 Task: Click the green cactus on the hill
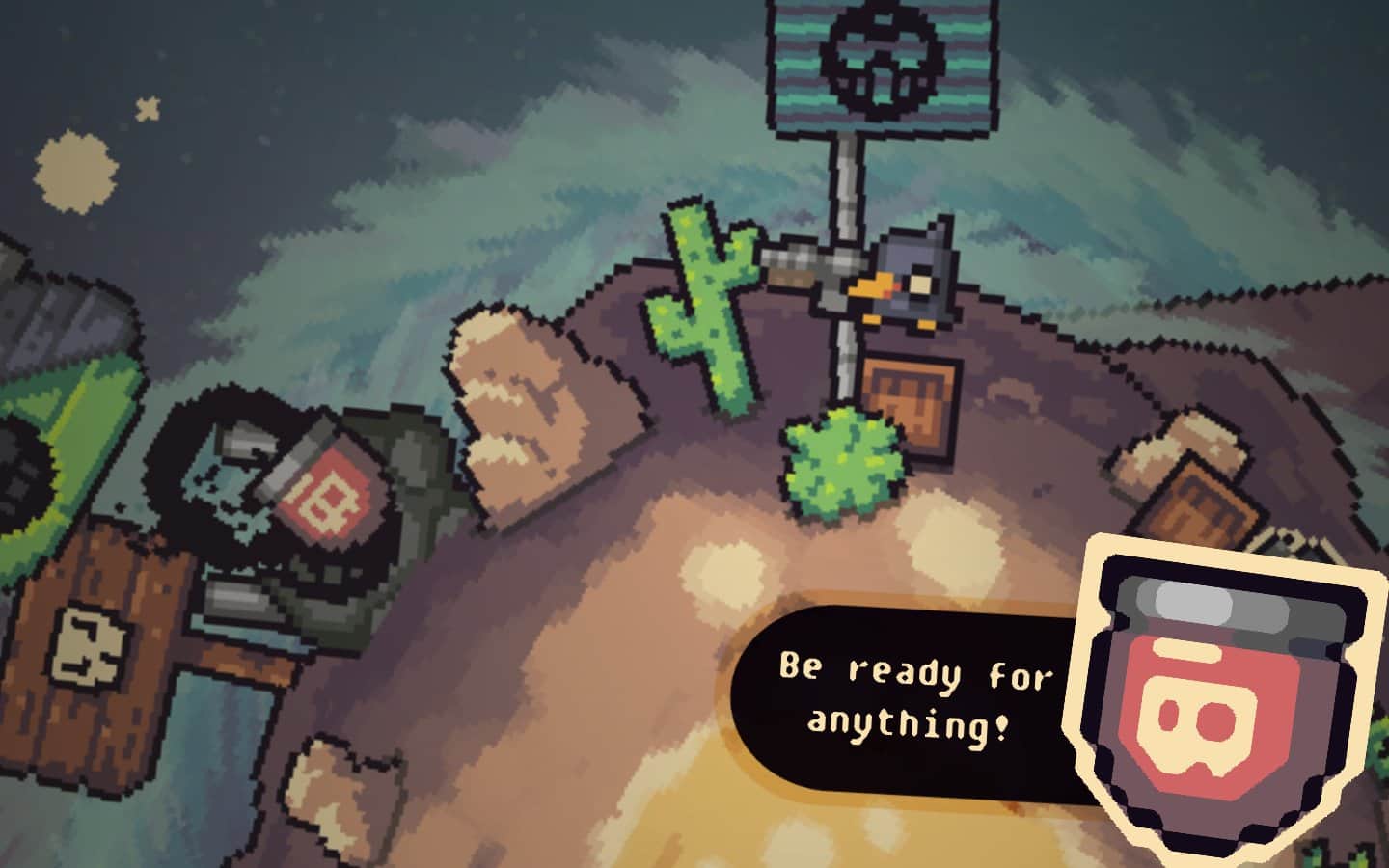click(x=704, y=299)
